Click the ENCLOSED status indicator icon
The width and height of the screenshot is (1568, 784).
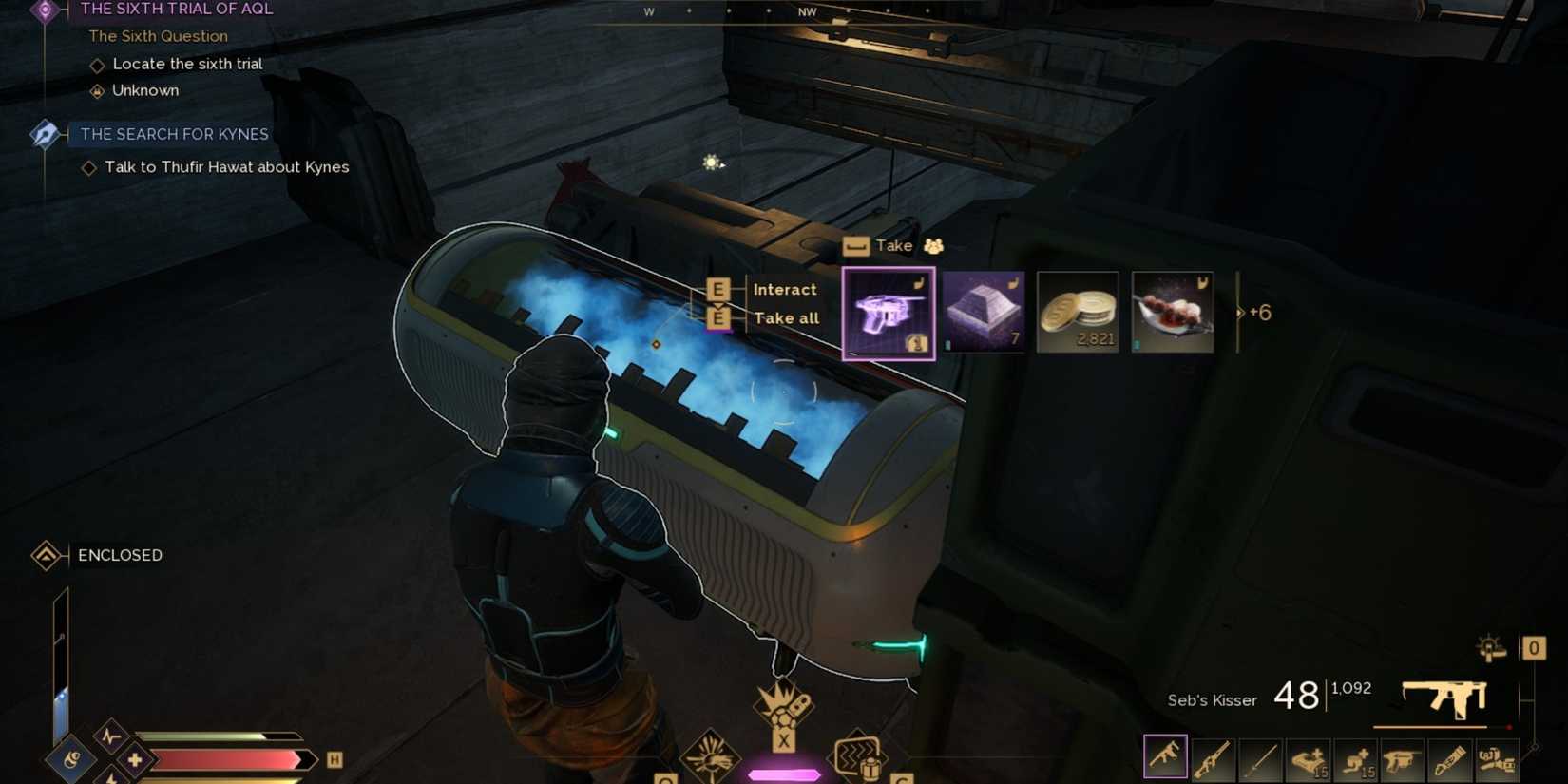click(47, 554)
